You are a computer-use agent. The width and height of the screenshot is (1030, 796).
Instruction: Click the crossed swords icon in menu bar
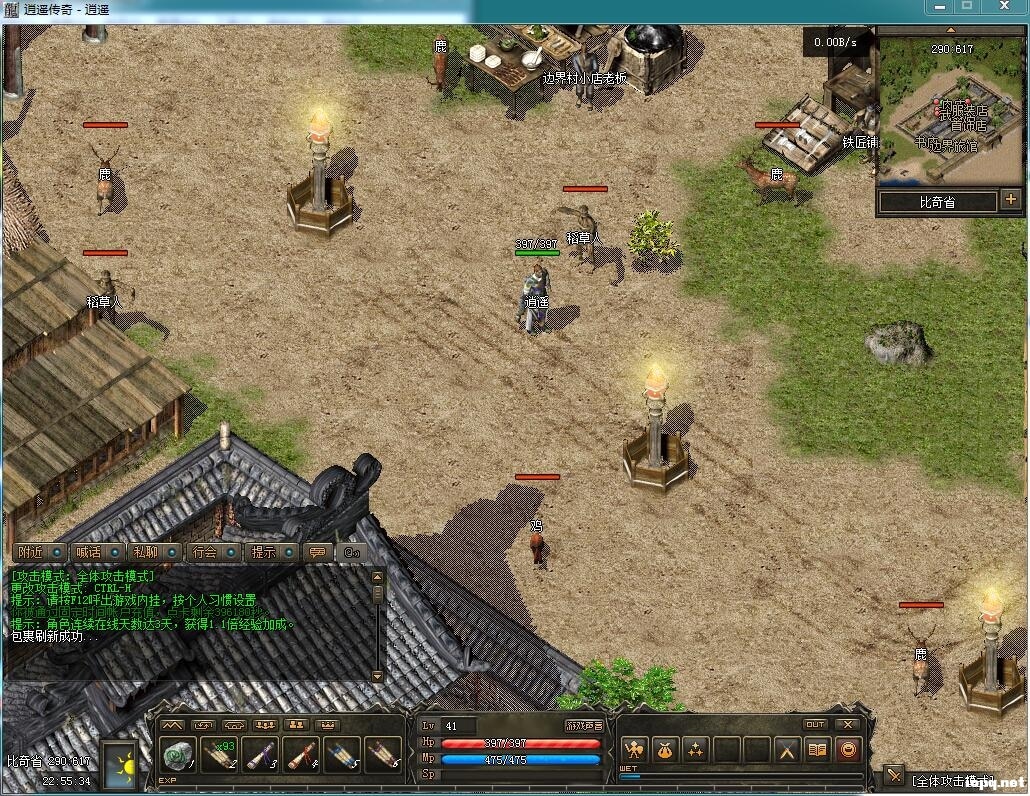click(788, 749)
